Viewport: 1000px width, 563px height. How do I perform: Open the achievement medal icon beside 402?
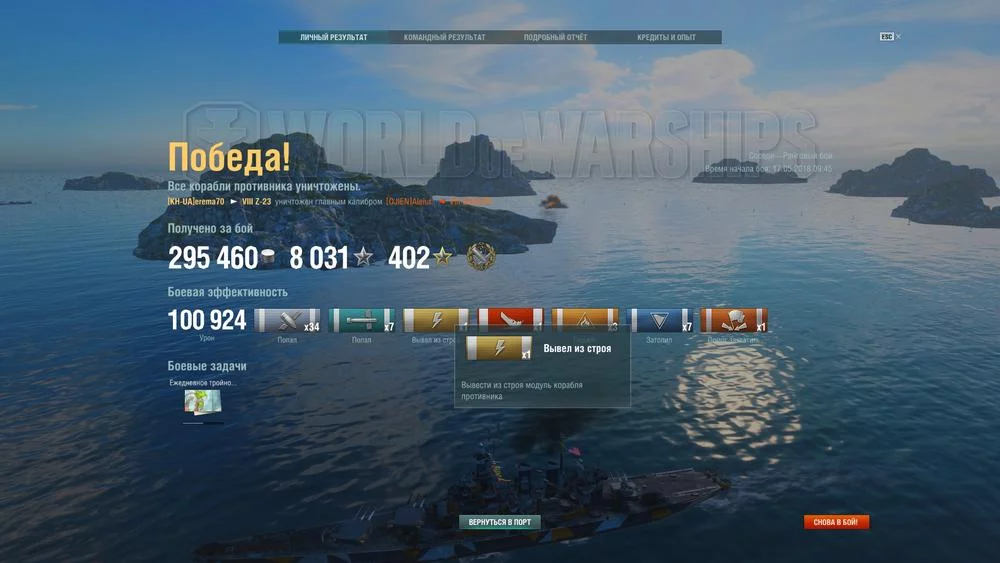pos(481,257)
